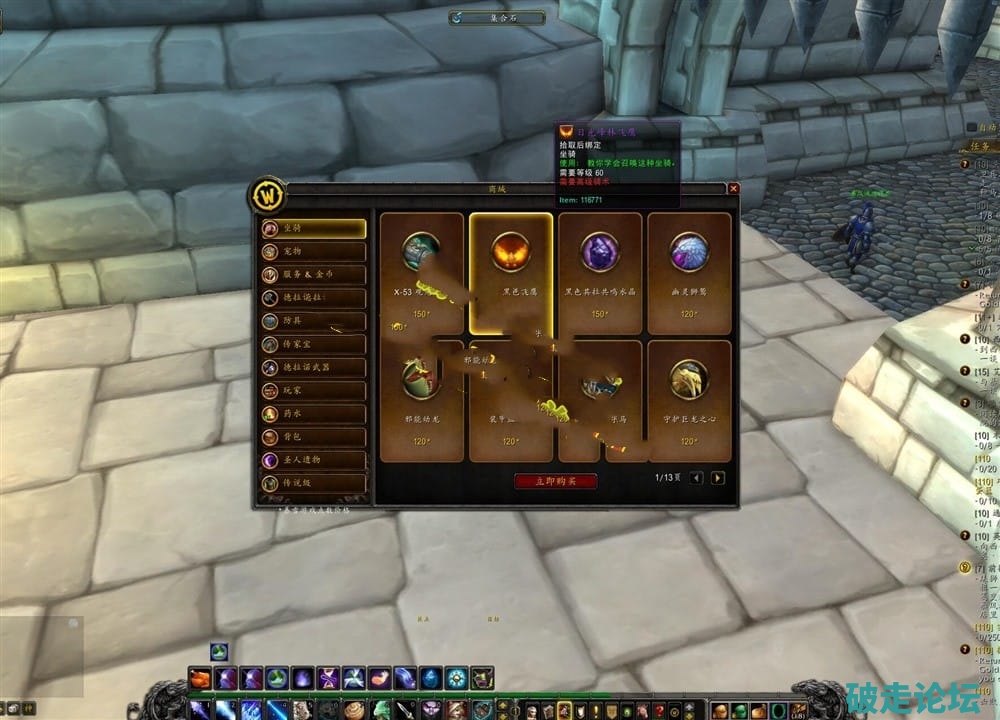The width and height of the screenshot is (1000, 720).
Task: Select the 坐骑 (mounts) category
Action: [x=313, y=228]
